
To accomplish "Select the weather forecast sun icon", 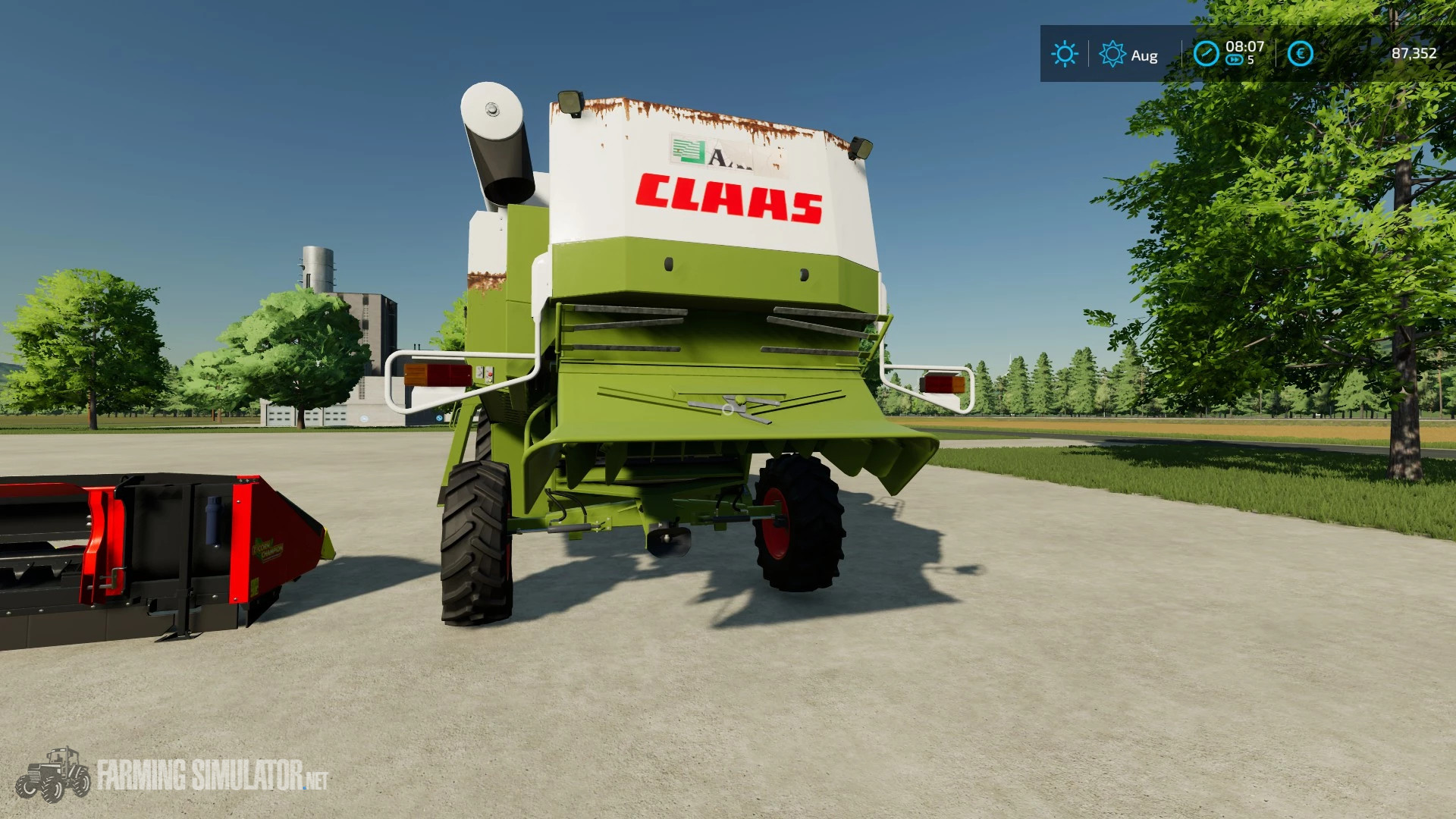I will (x=1112, y=55).
